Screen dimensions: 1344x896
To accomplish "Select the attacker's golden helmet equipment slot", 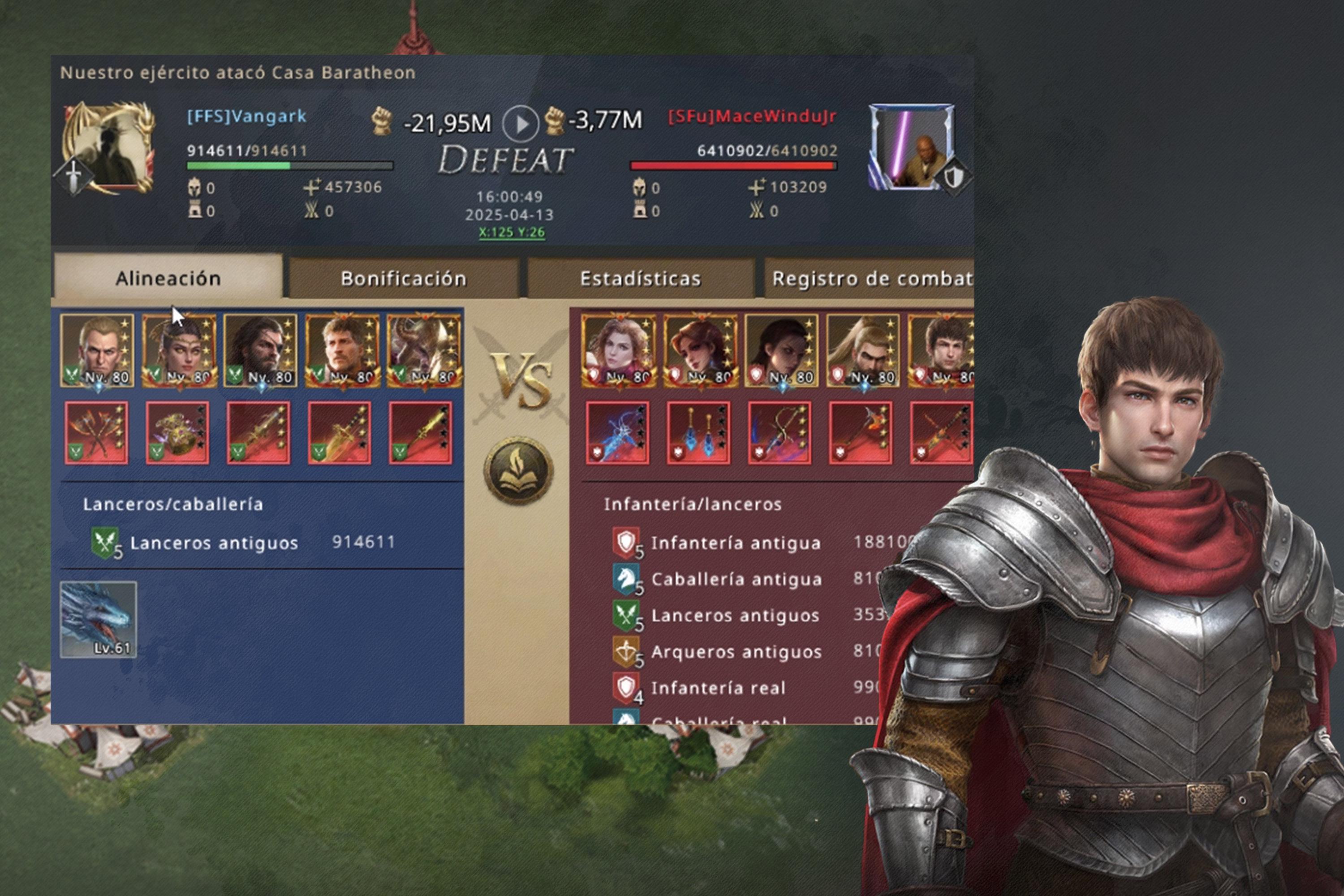I will click(x=177, y=433).
